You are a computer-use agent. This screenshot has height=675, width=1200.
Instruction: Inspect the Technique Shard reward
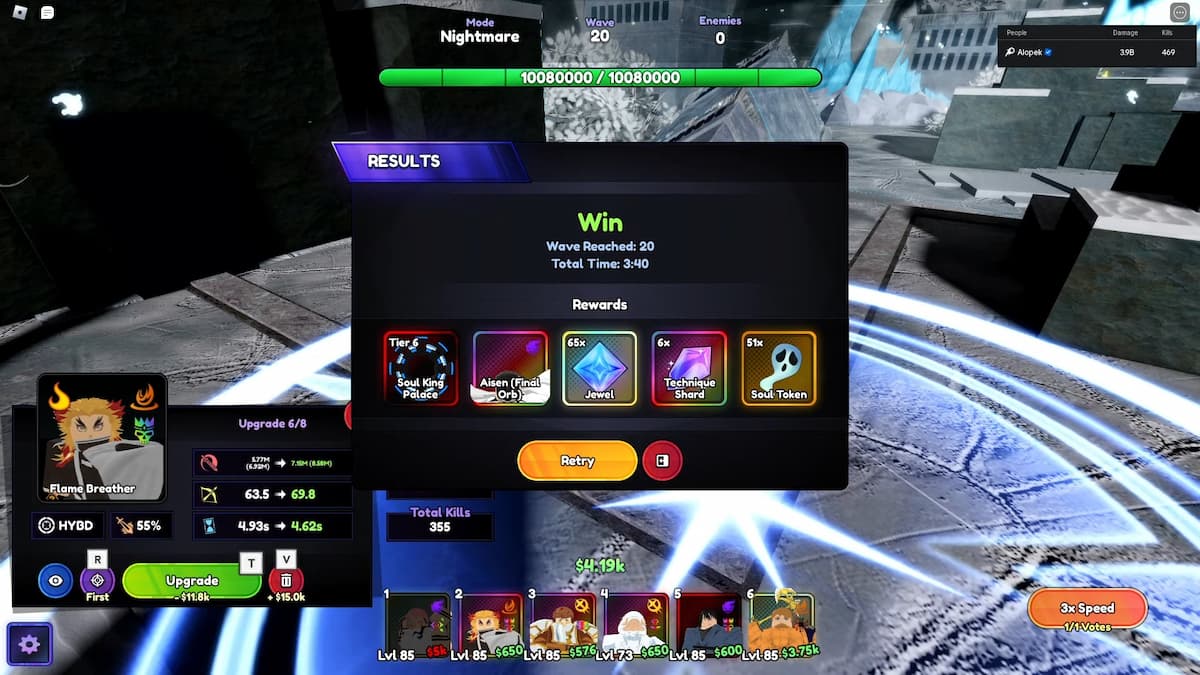coord(689,368)
